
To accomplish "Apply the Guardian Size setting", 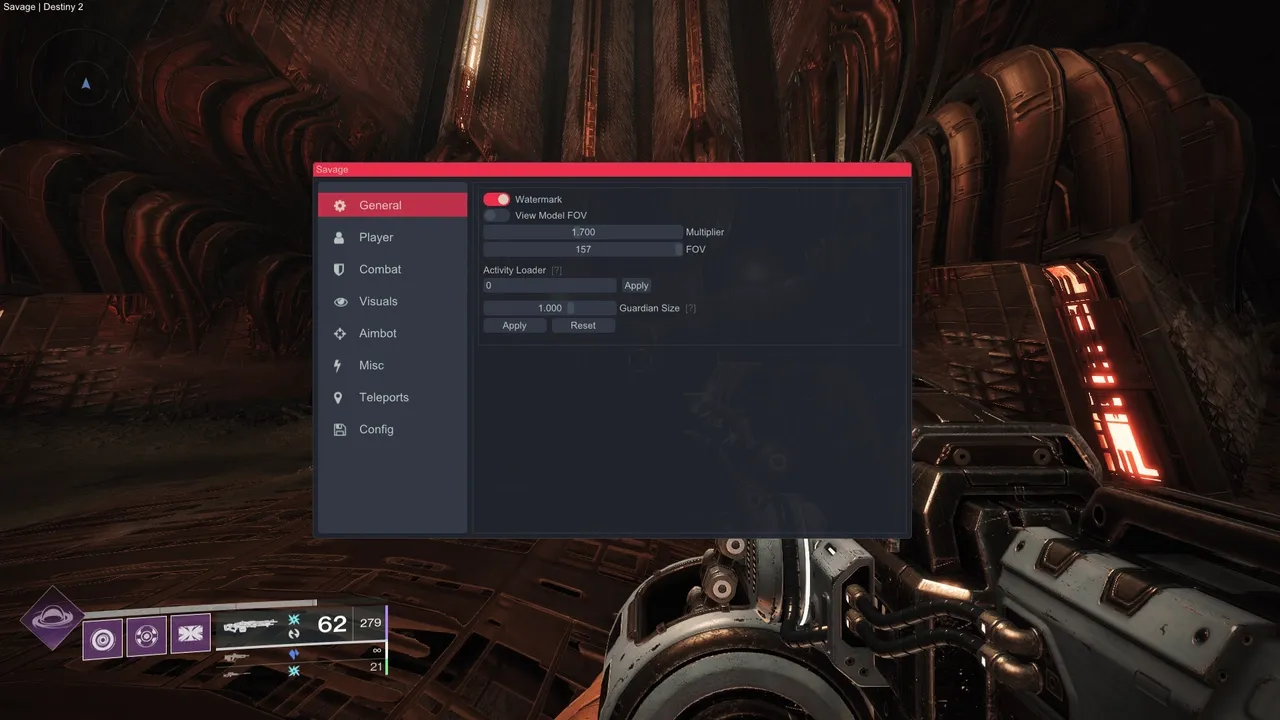I will coord(514,326).
